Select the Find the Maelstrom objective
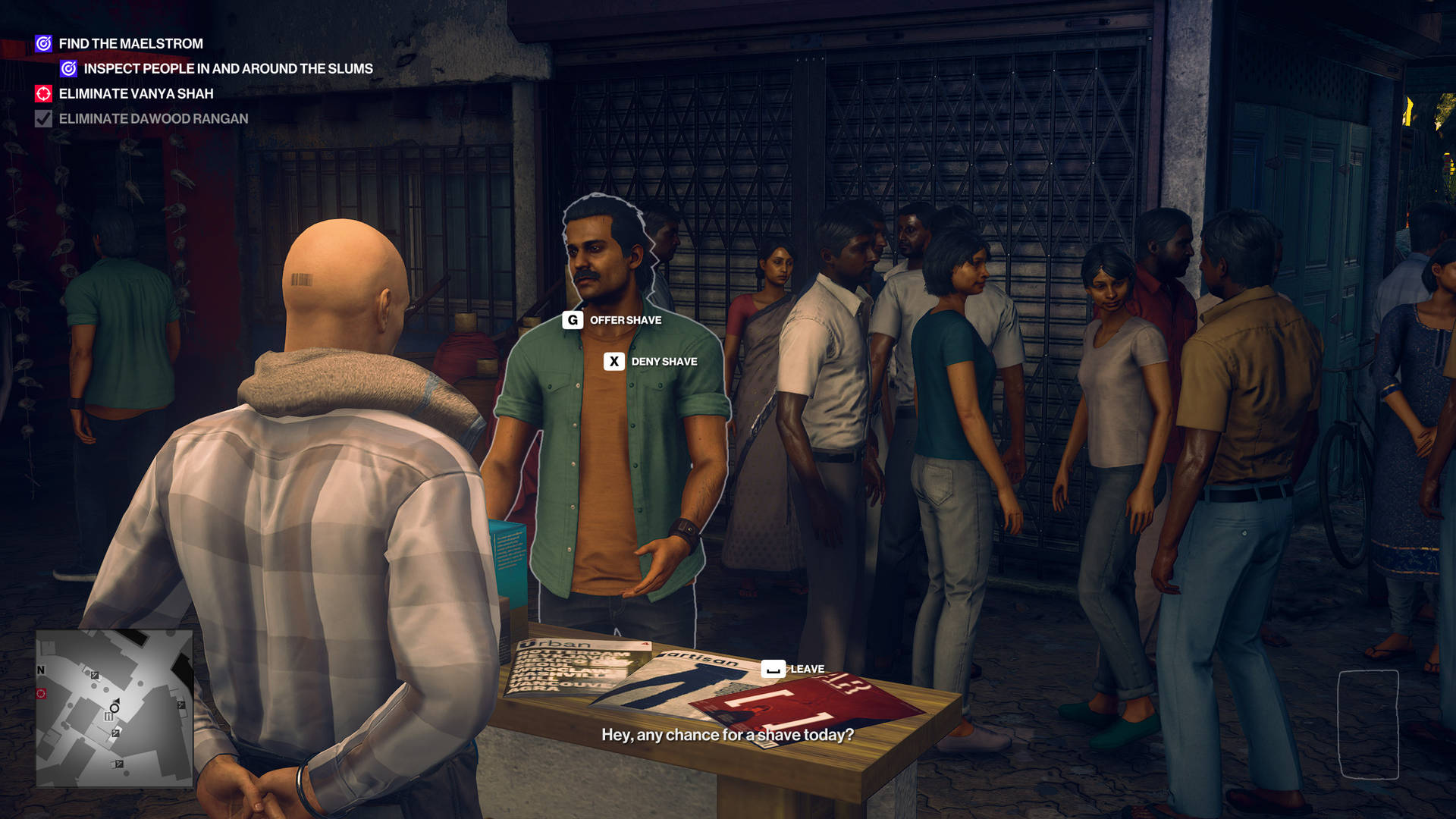 130,44
